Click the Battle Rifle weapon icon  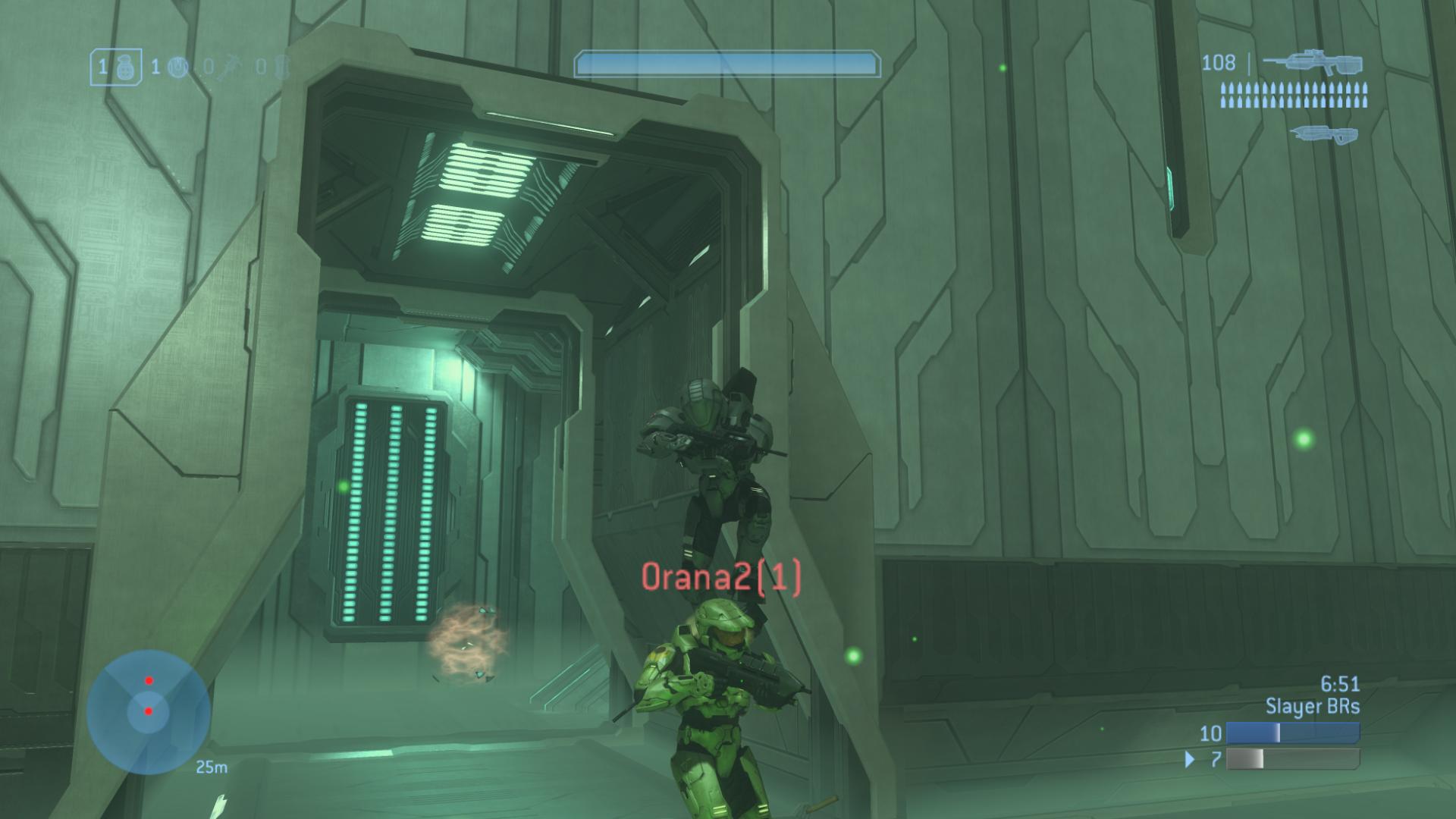pos(1313,64)
